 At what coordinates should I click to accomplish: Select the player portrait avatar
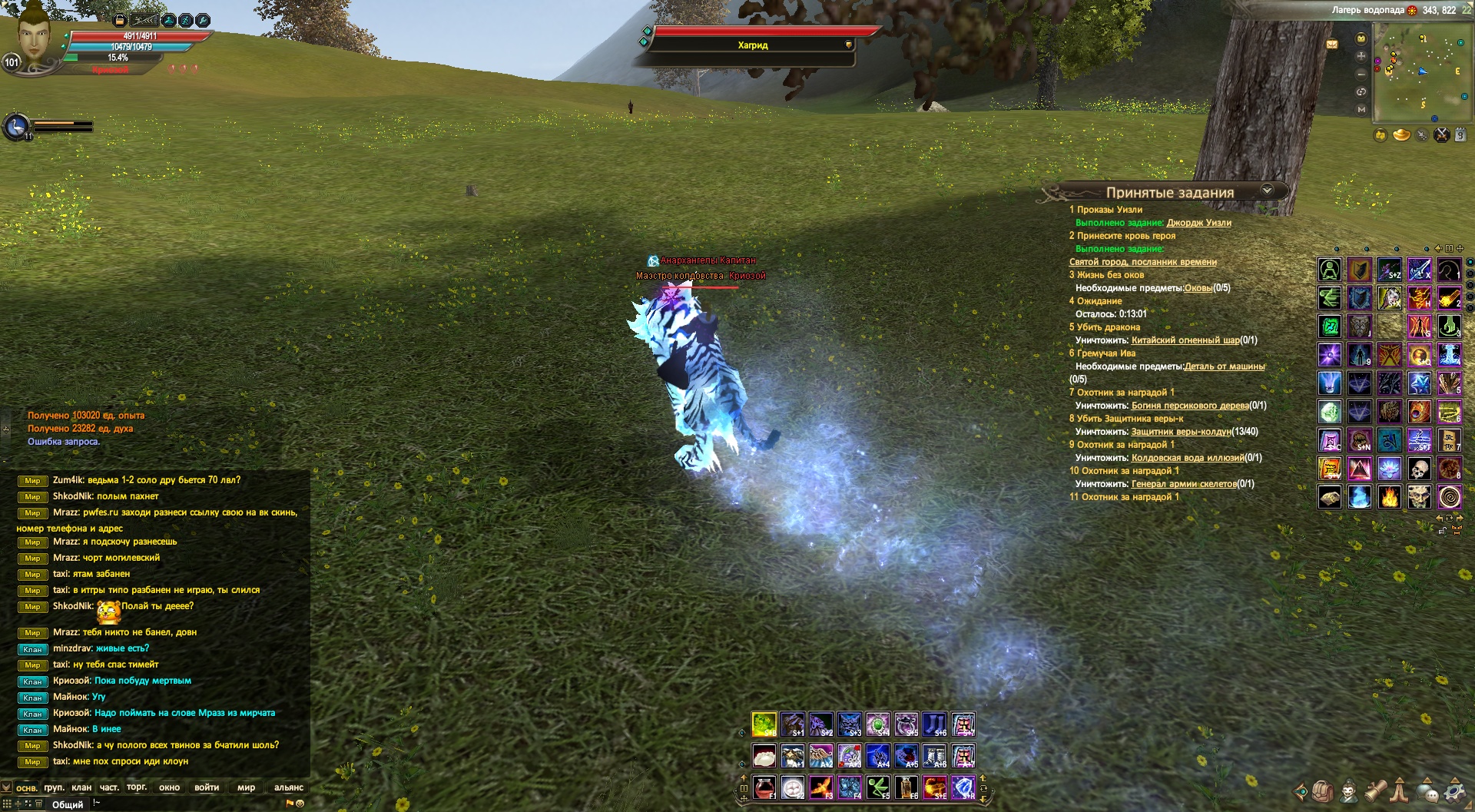pos(33,38)
